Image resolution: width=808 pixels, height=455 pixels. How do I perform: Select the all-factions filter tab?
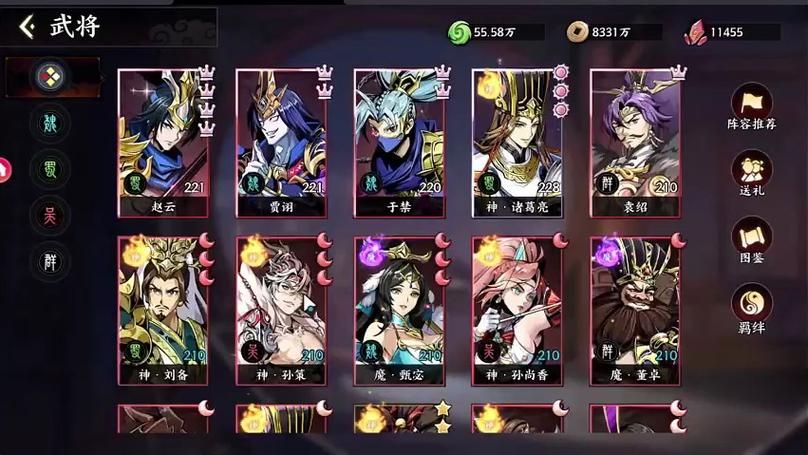[x=48, y=76]
